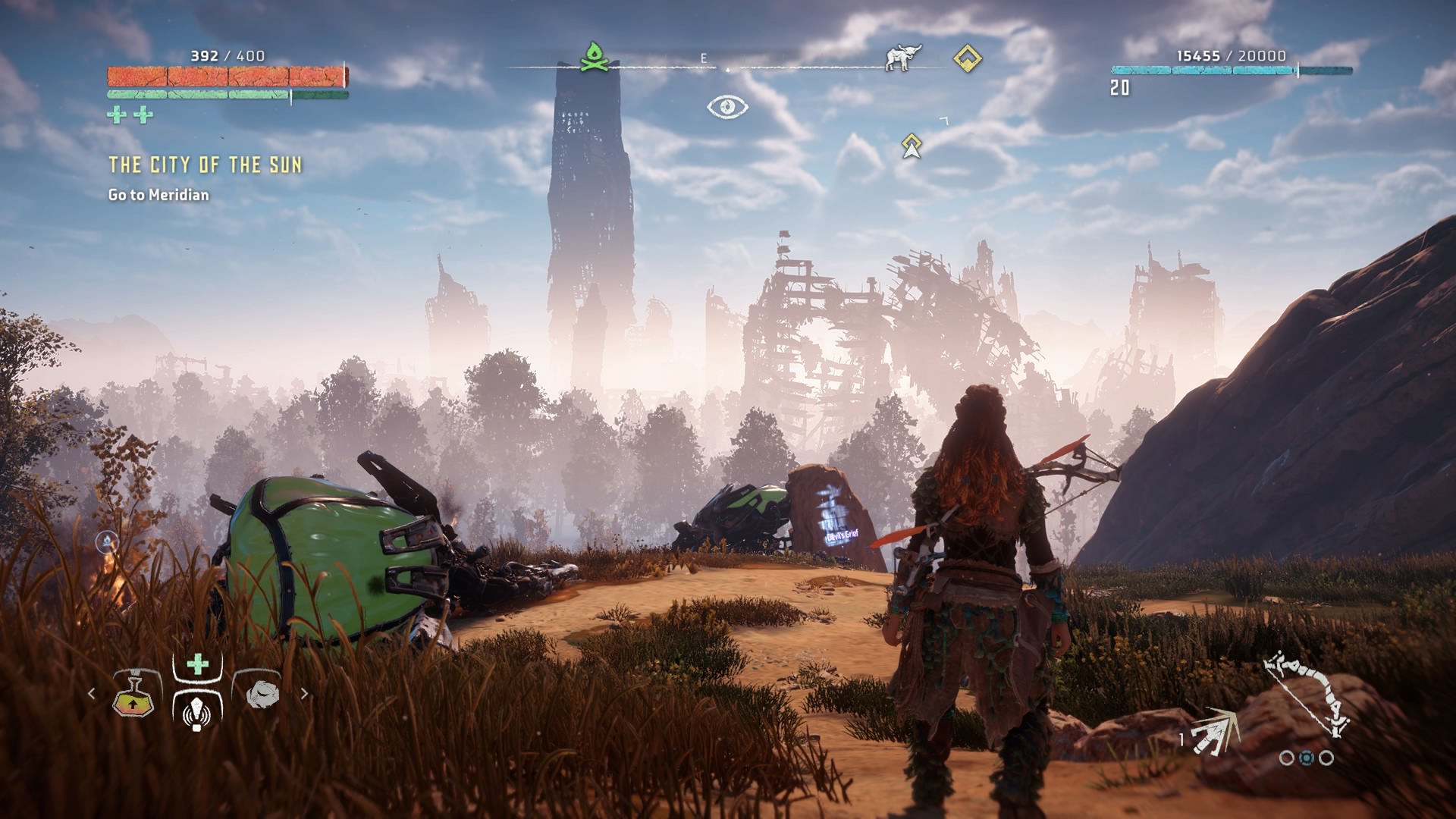Select the potion flask quick slot
Screen dimensions: 1456x819
coord(133,694)
